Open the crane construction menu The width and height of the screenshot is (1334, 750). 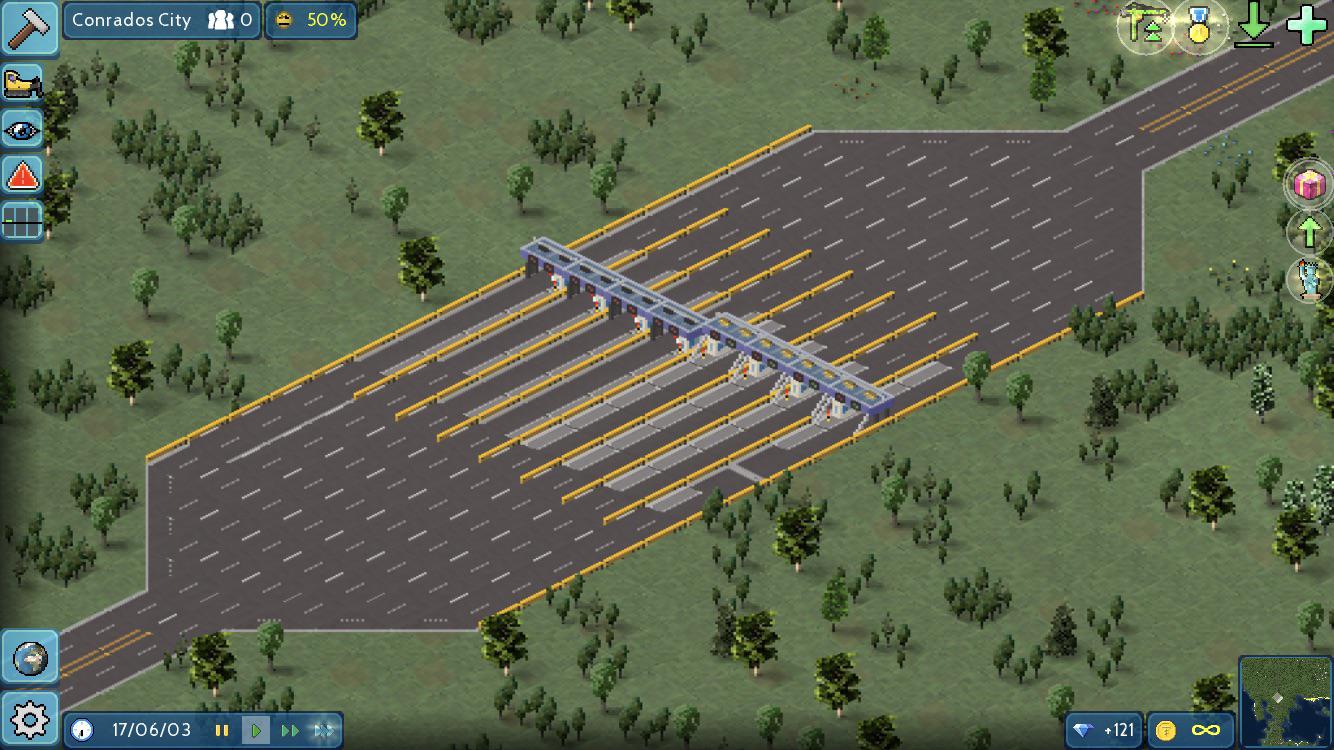pyautogui.click(x=1143, y=27)
